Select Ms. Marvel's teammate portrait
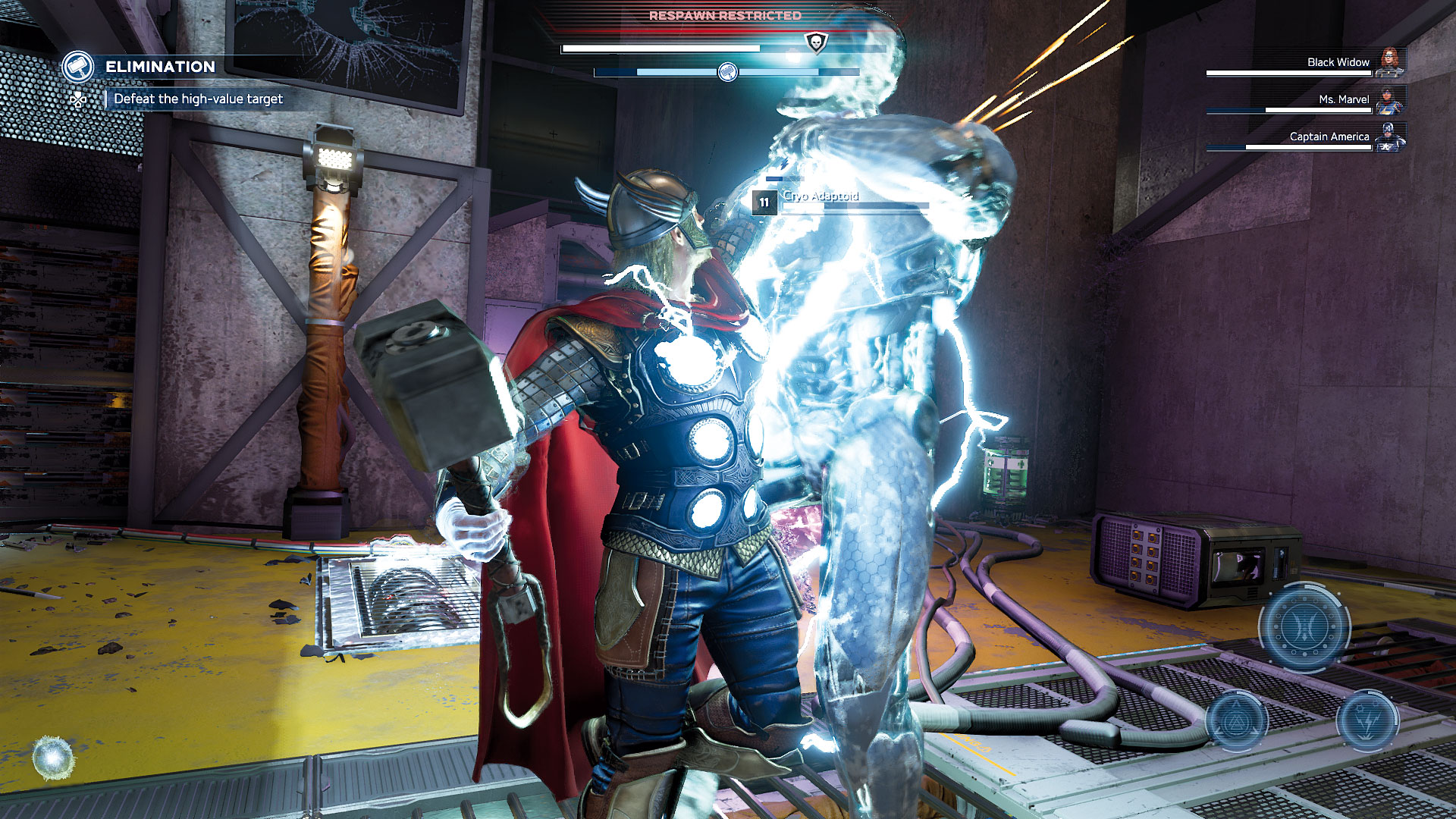The width and height of the screenshot is (1456, 819). click(x=1389, y=99)
